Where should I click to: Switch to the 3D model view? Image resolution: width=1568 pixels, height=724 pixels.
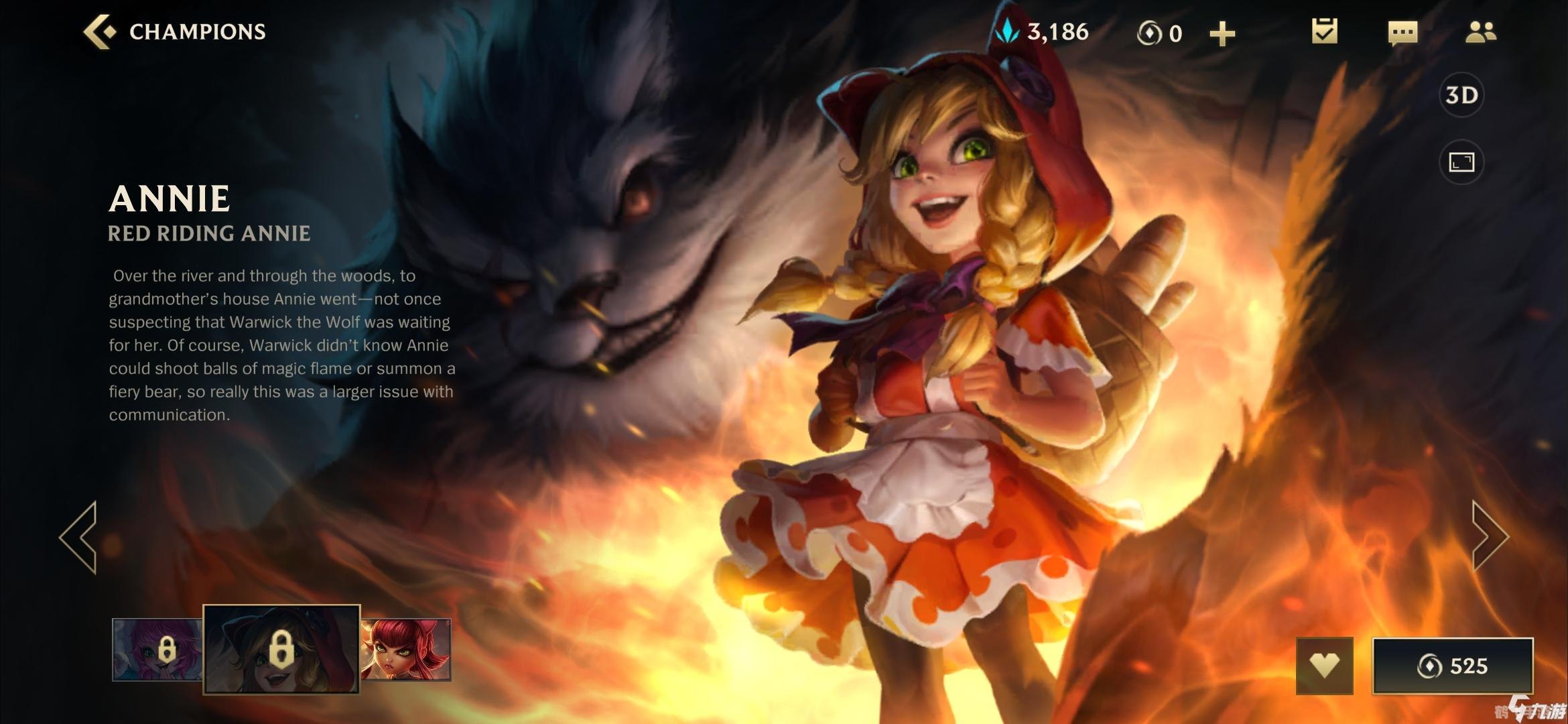click(1461, 95)
